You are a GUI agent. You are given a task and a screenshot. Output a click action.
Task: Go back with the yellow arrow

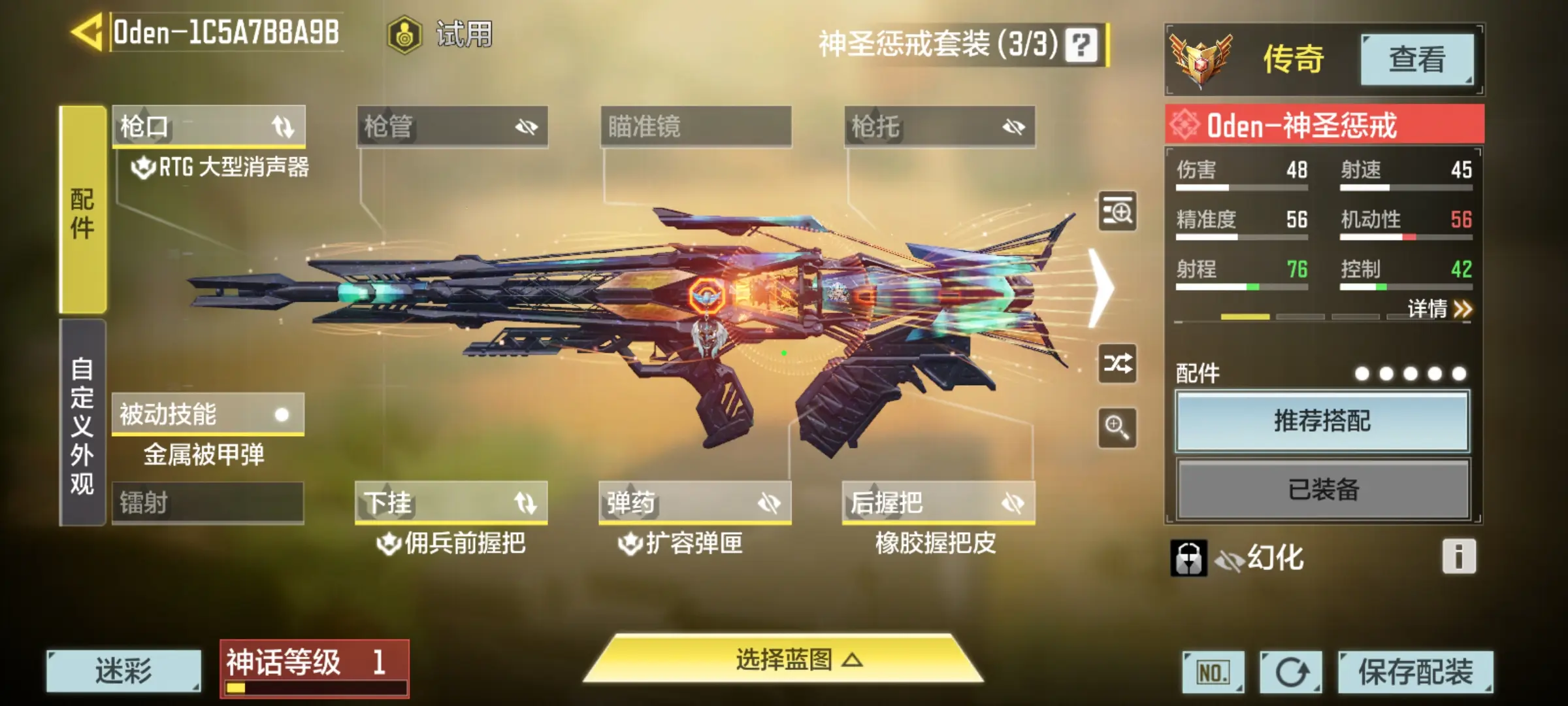pos(86,32)
